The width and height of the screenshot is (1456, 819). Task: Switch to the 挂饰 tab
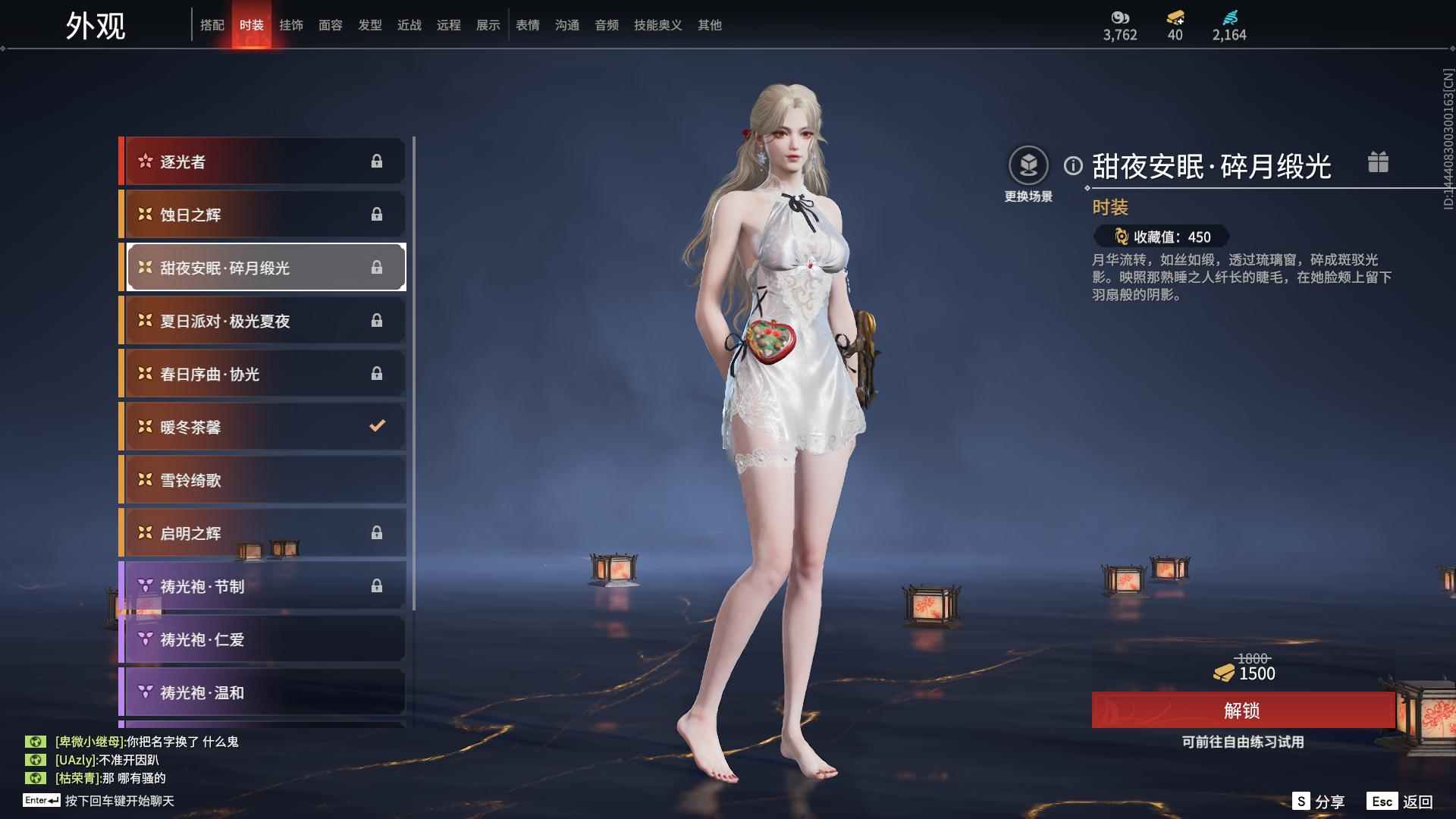pyautogui.click(x=292, y=24)
